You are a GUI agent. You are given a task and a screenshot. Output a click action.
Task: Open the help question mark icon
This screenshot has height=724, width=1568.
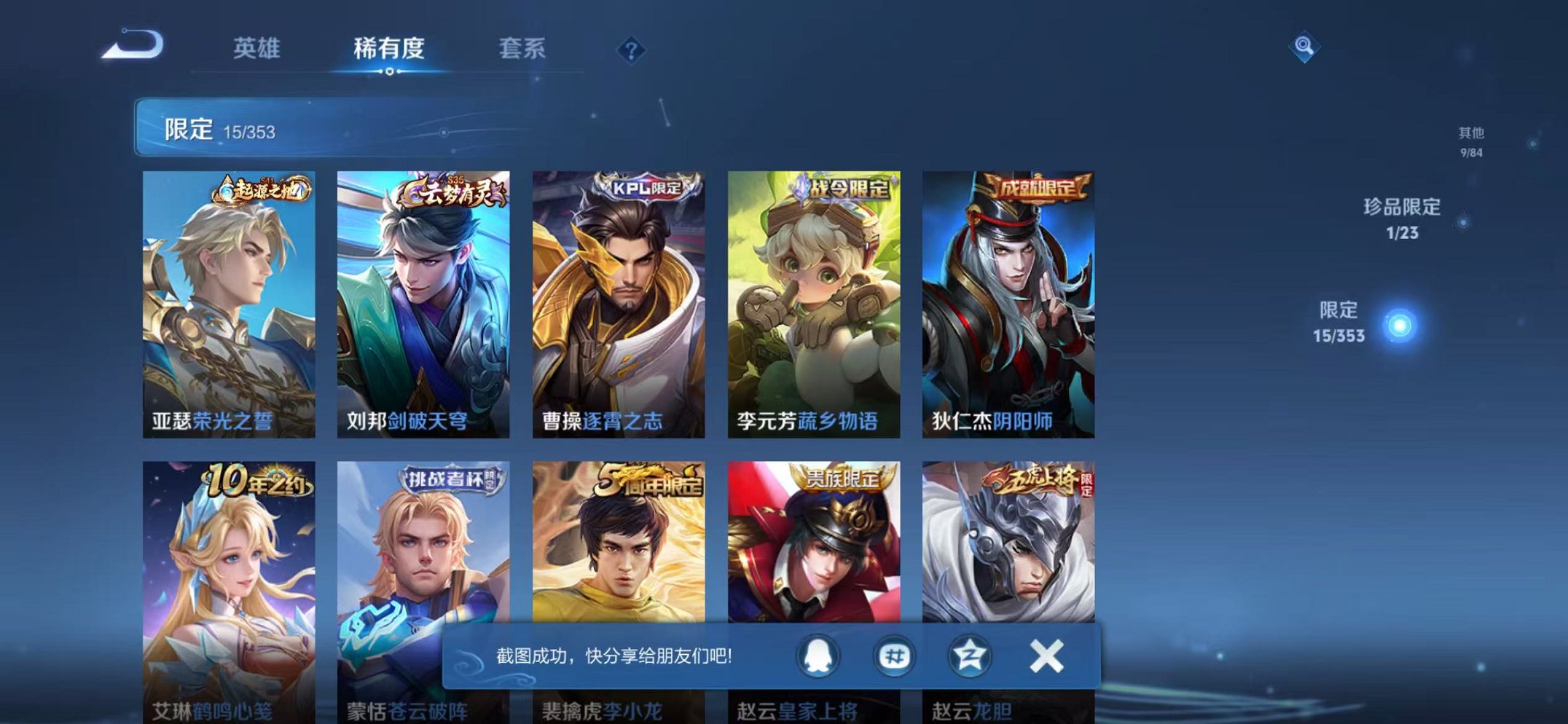coord(633,50)
